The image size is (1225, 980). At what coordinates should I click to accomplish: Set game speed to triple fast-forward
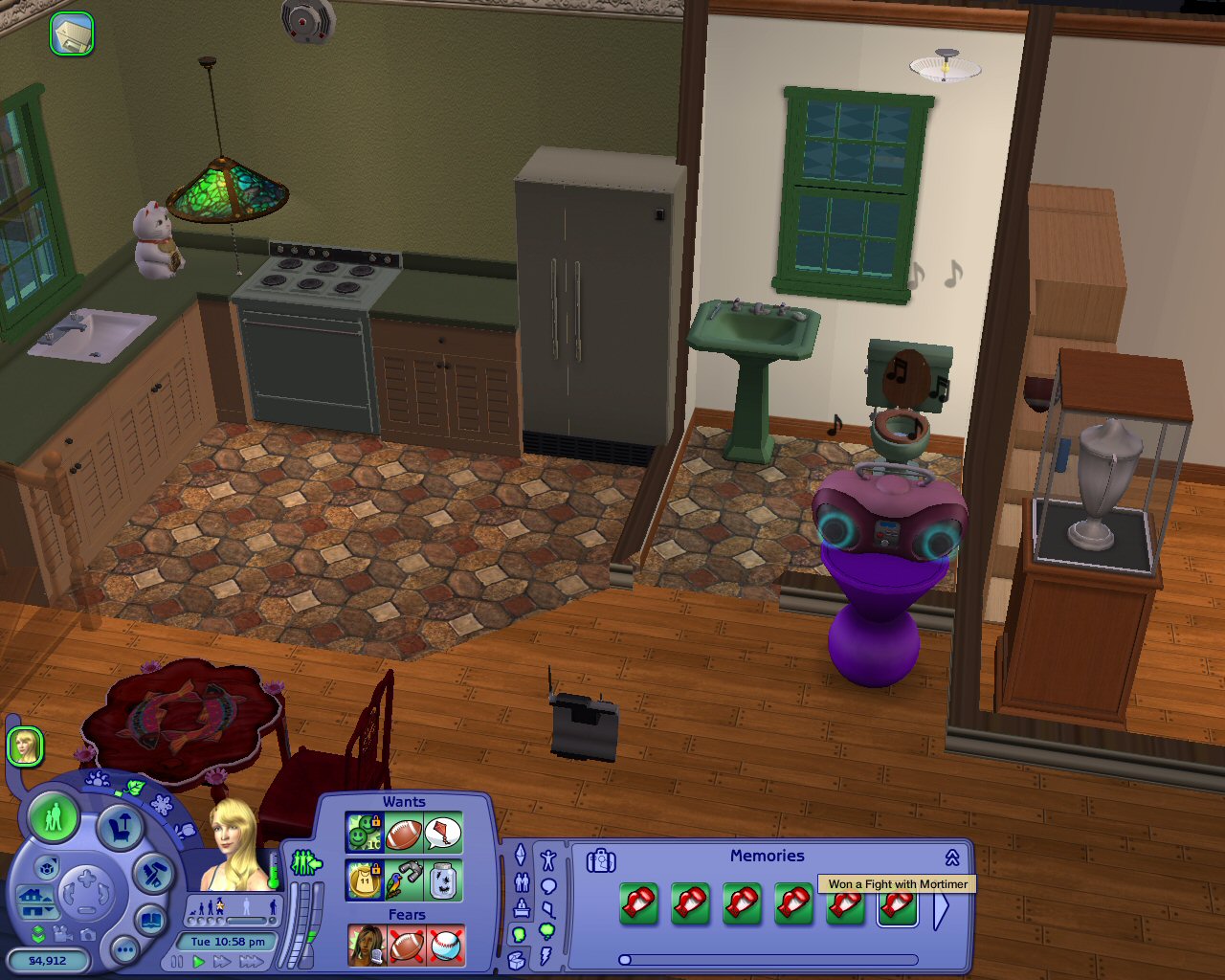pyautogui.click(x=250, y=962)
